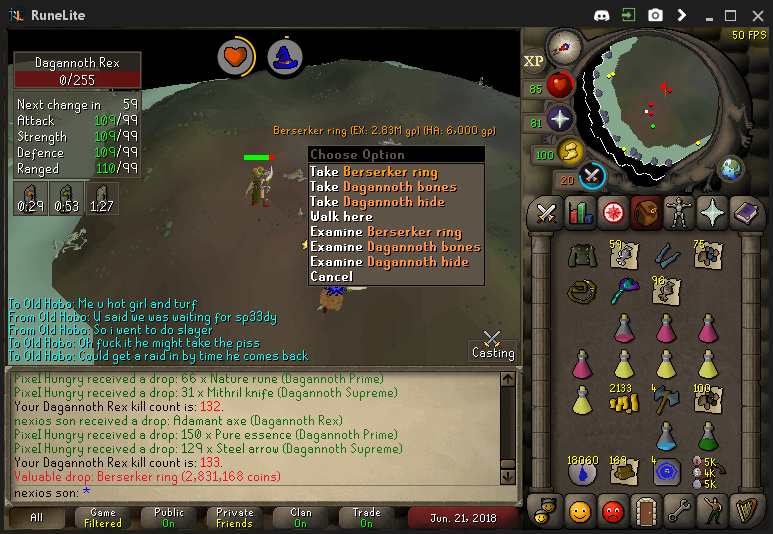This screenshot has height=534, width=773.
Task: Activate the special attack orb
Action: [x=592, y=176]
